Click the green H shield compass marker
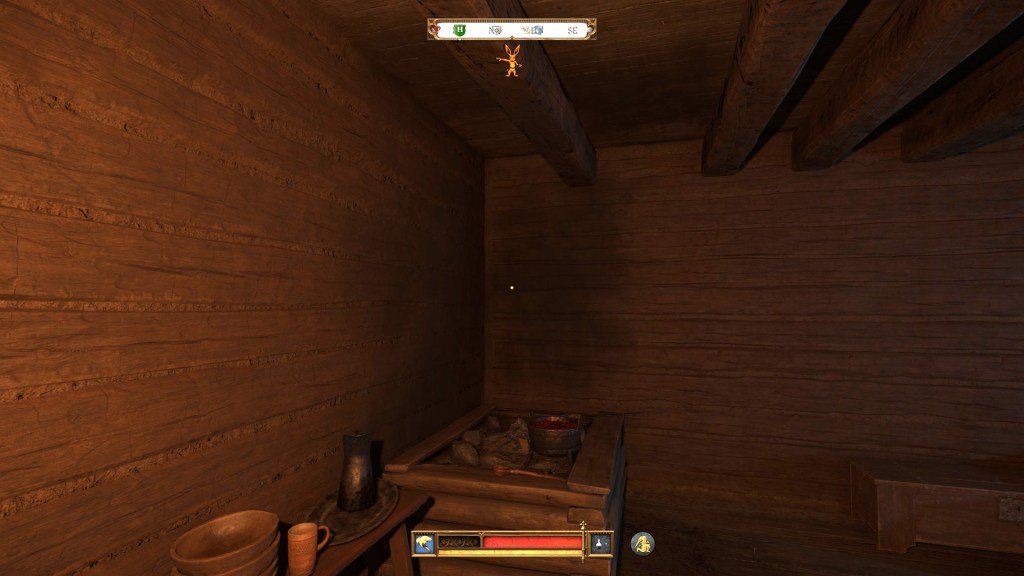The image size is (1024, 576). point(460,30)
